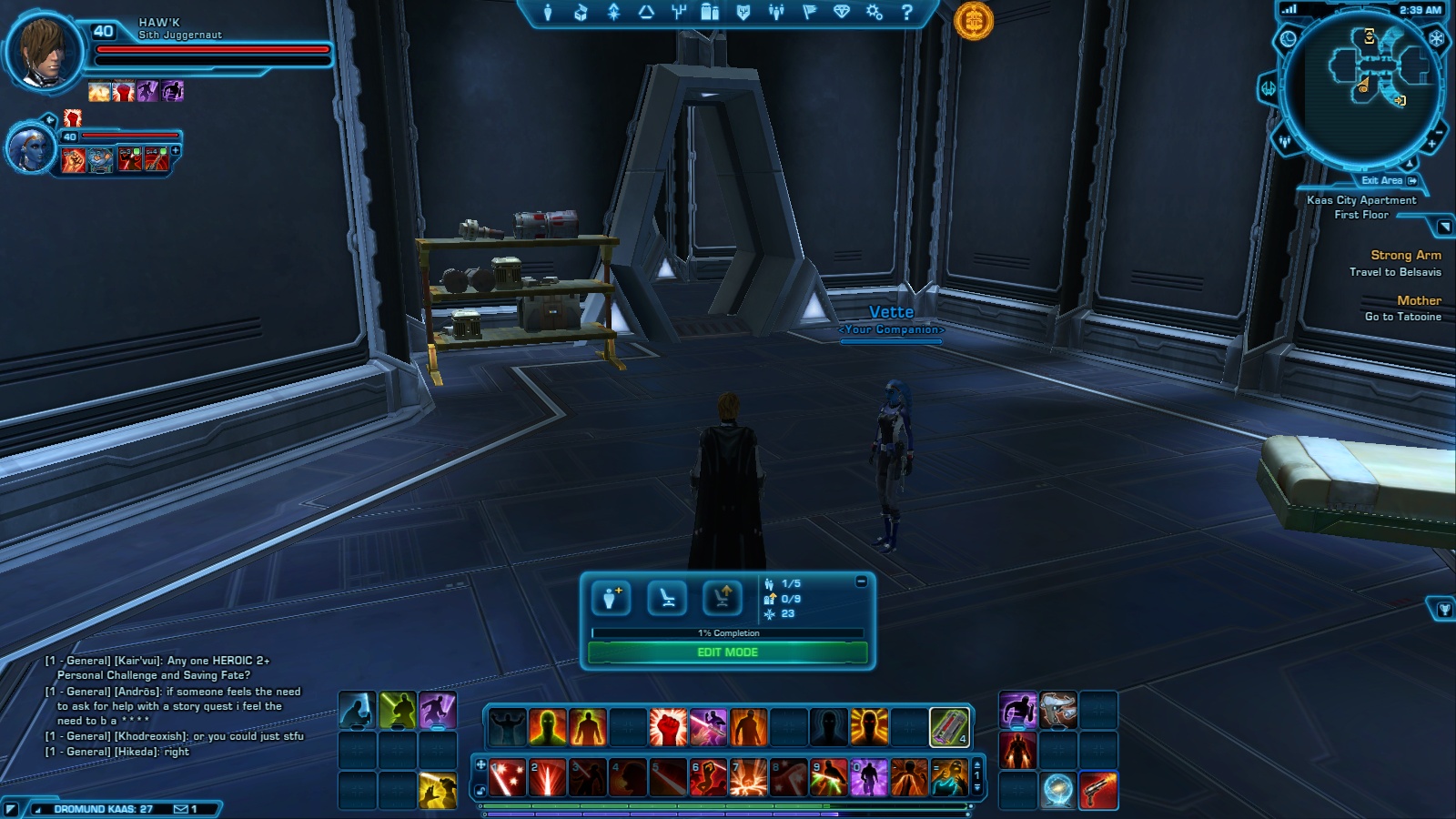Click the mail icon in bottom-left bar
The height and width of the screenshot is (819, 1456).
(180, 809)
